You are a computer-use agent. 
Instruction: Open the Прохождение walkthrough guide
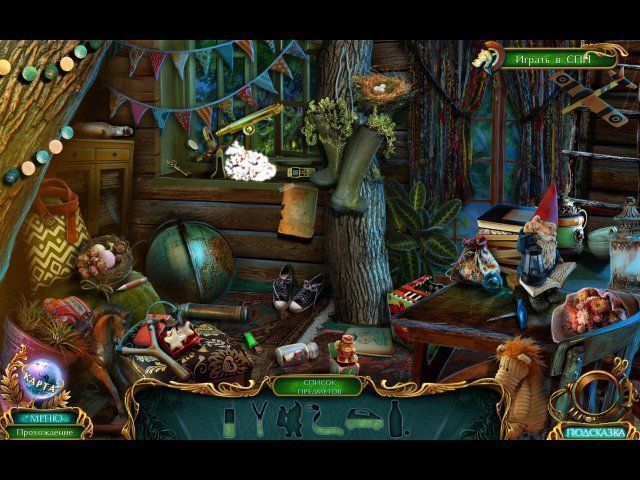[x=44, y=432]
